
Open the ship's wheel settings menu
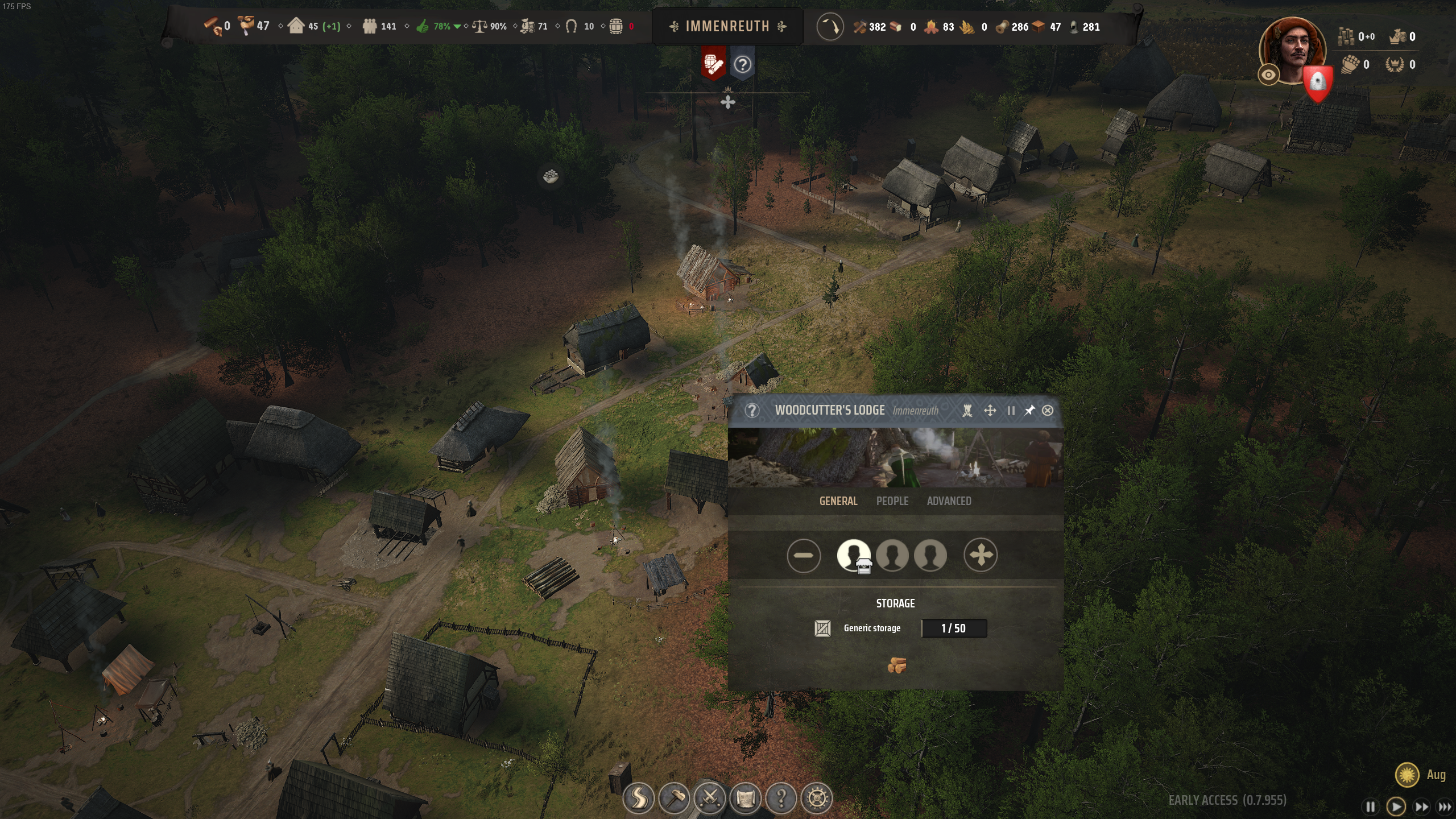point(817,798)
